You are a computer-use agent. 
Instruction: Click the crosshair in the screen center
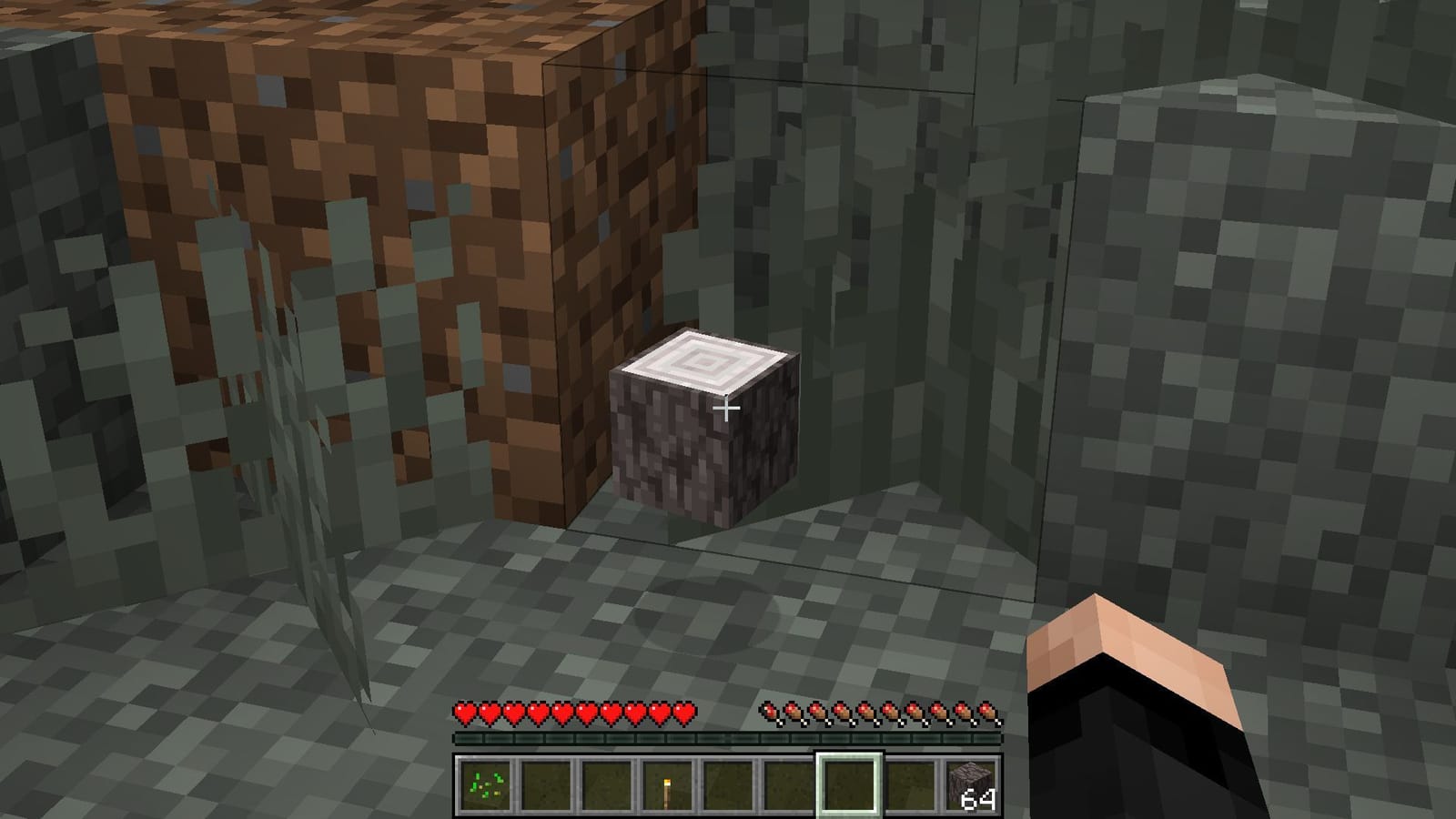click(727, 409)
